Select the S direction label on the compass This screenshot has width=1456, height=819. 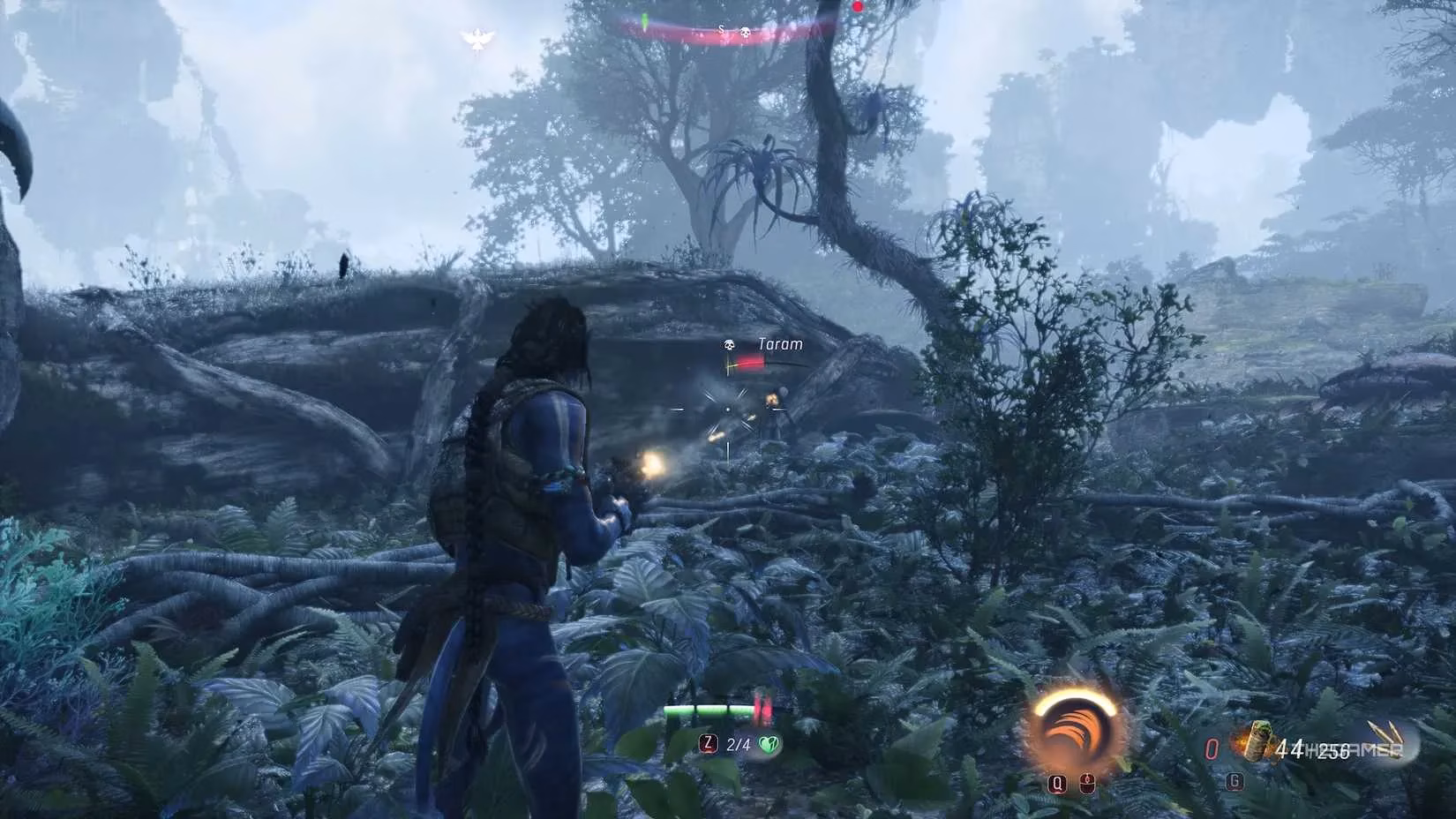point(722,29)
